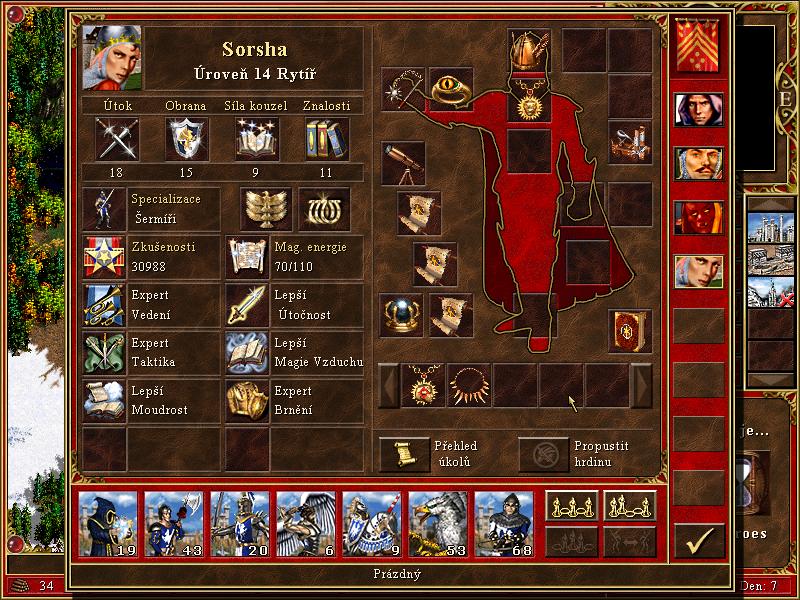
Task: Select the angel stack of 6
Action: 304,523
